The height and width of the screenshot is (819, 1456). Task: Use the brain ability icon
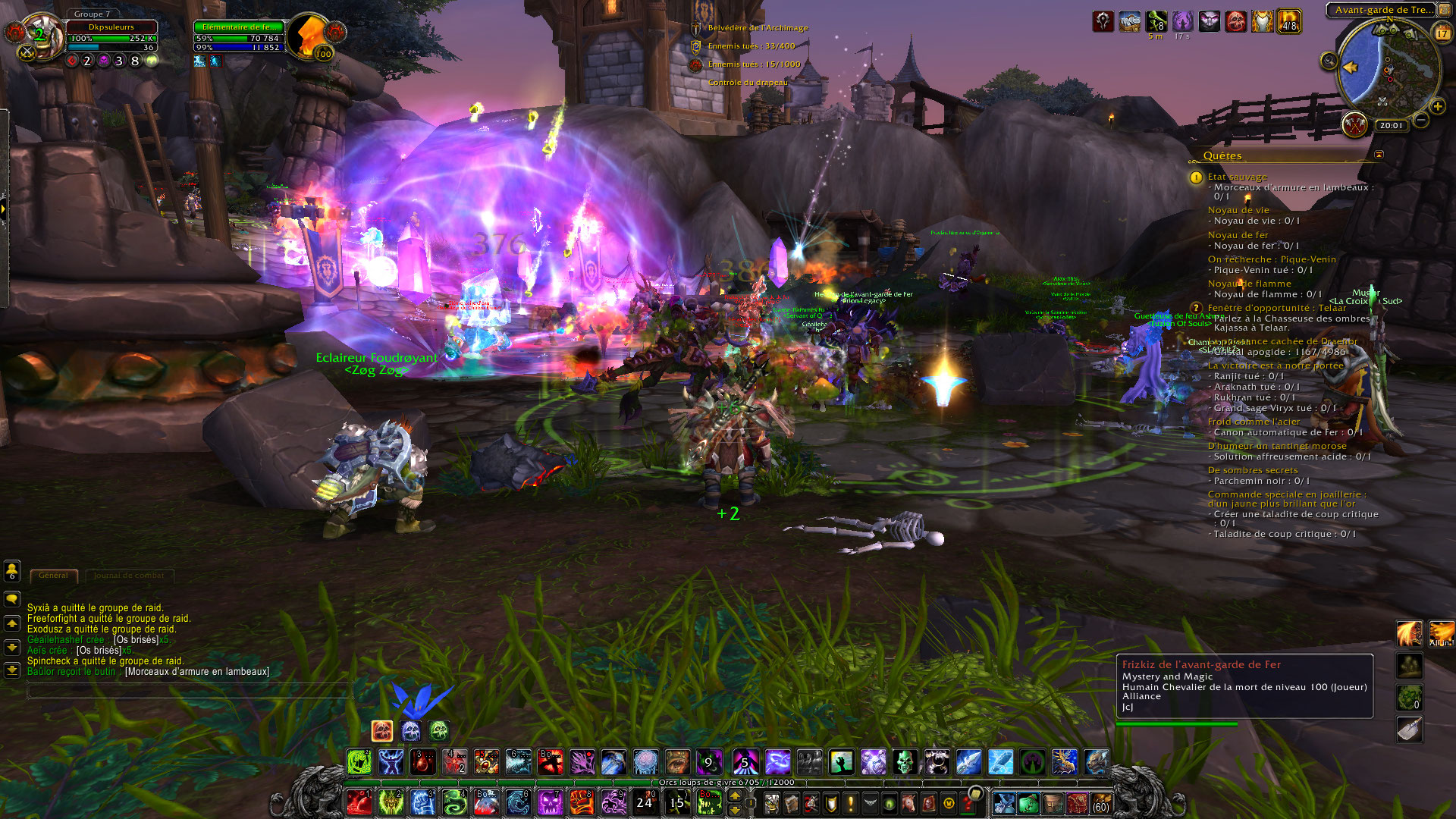[645, 761]
